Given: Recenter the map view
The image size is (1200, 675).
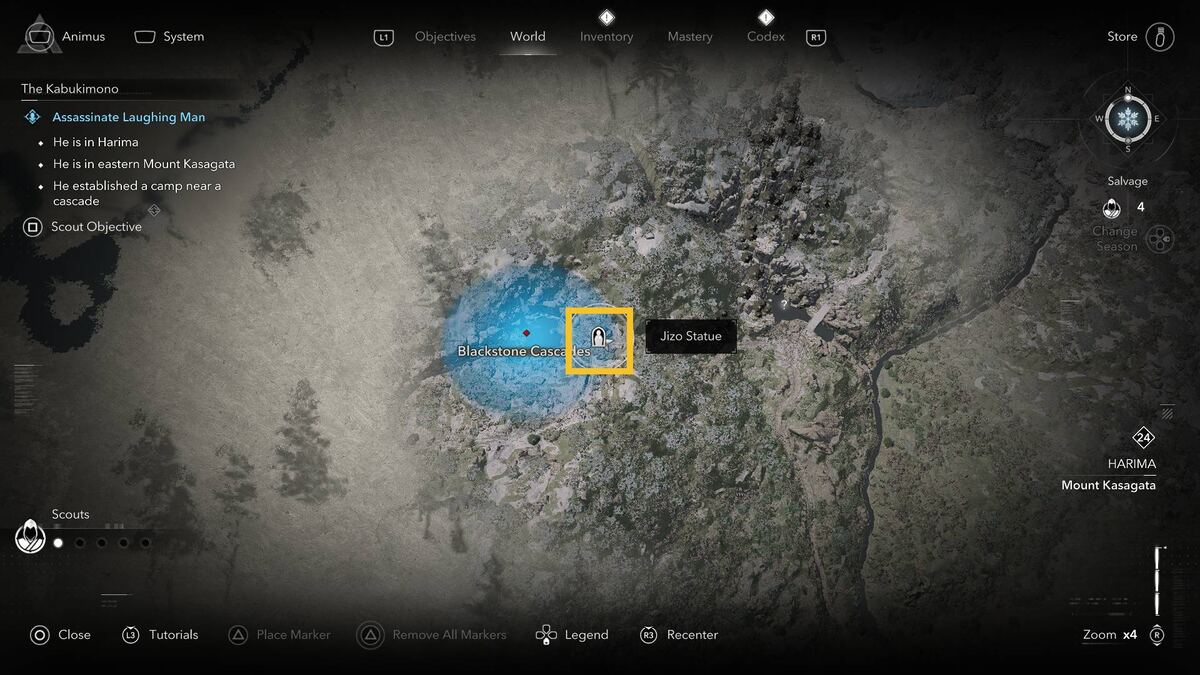Looking at the screenshot, I should [679, 635].
